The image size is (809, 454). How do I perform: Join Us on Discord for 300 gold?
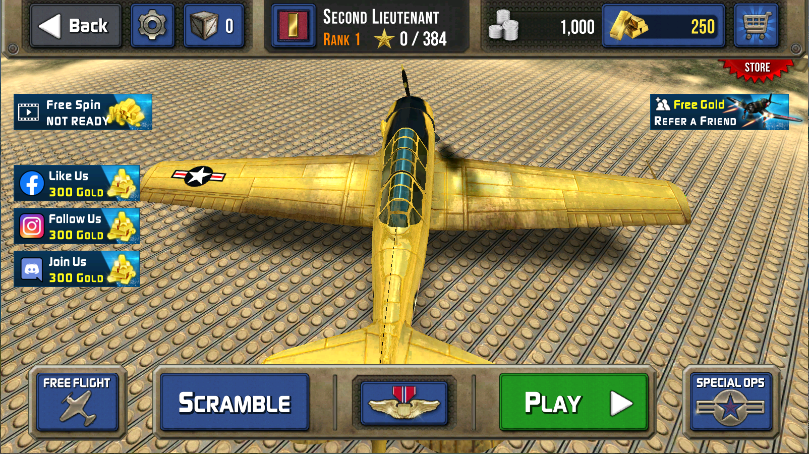[78, 269]
